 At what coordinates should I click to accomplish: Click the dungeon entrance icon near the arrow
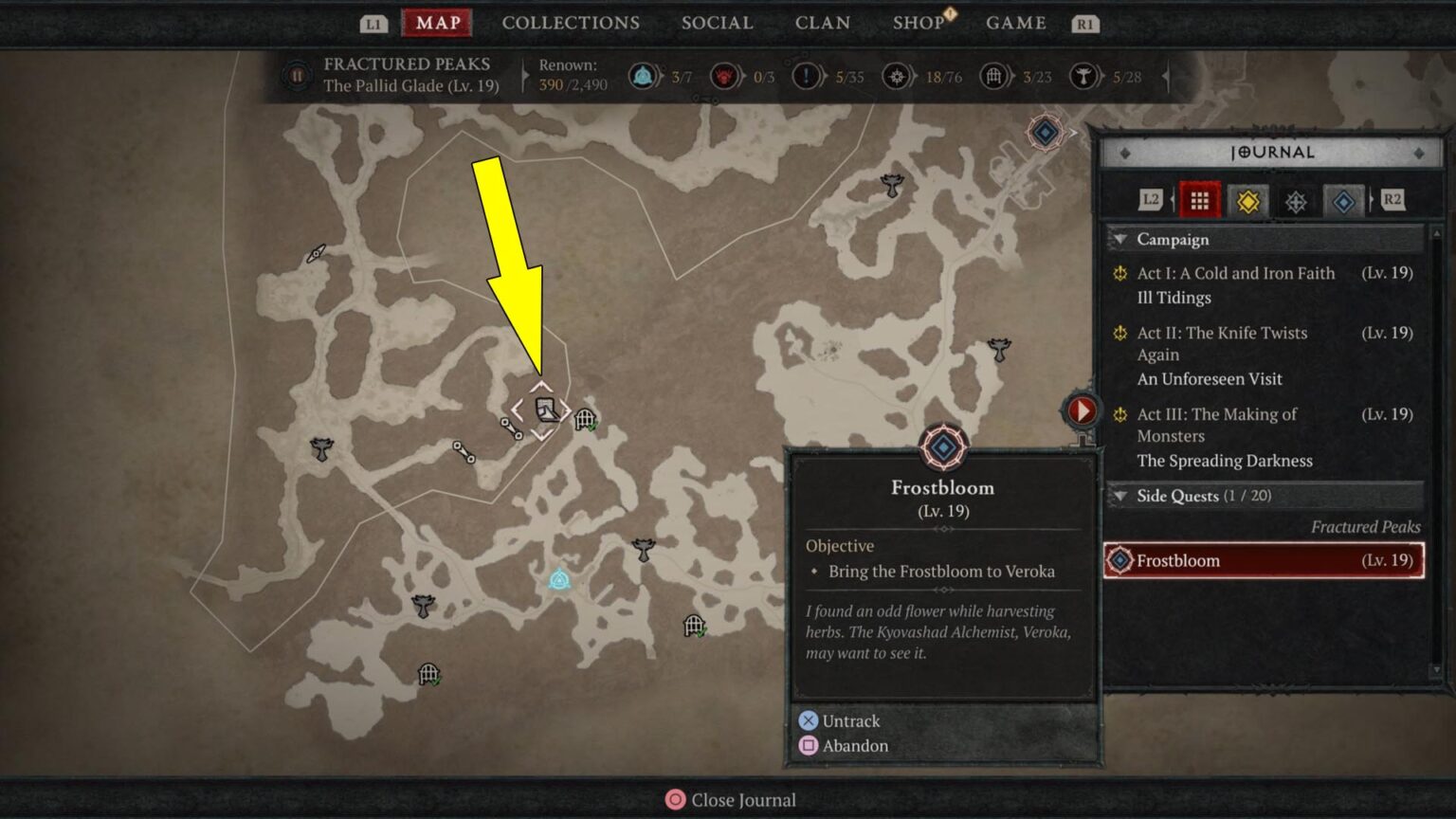(586, 417)
